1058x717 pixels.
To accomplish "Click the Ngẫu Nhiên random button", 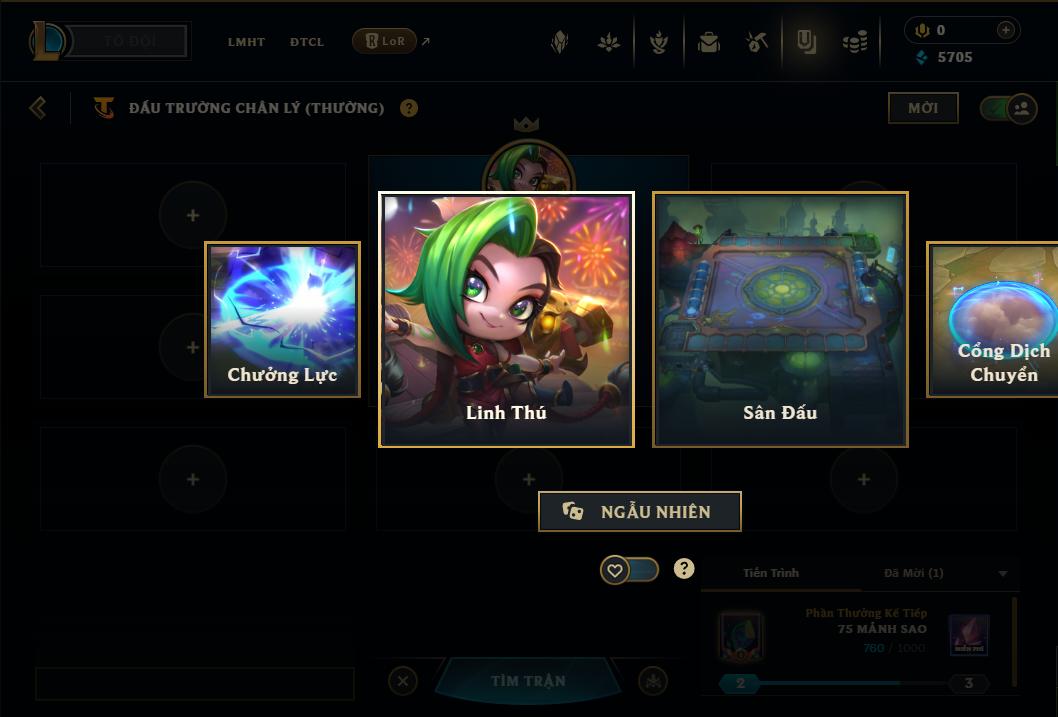I will point(640,511).
